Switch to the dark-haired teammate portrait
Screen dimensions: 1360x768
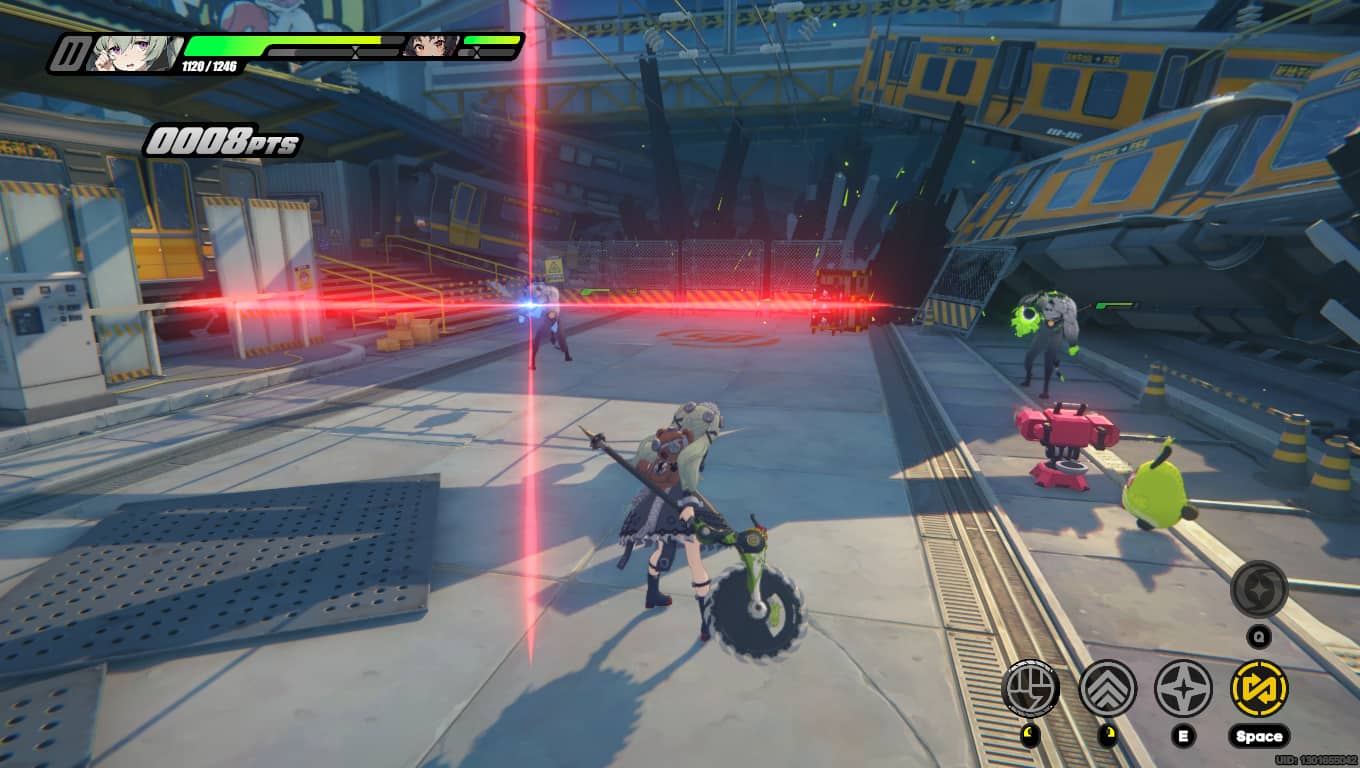[x=431, y=45]
